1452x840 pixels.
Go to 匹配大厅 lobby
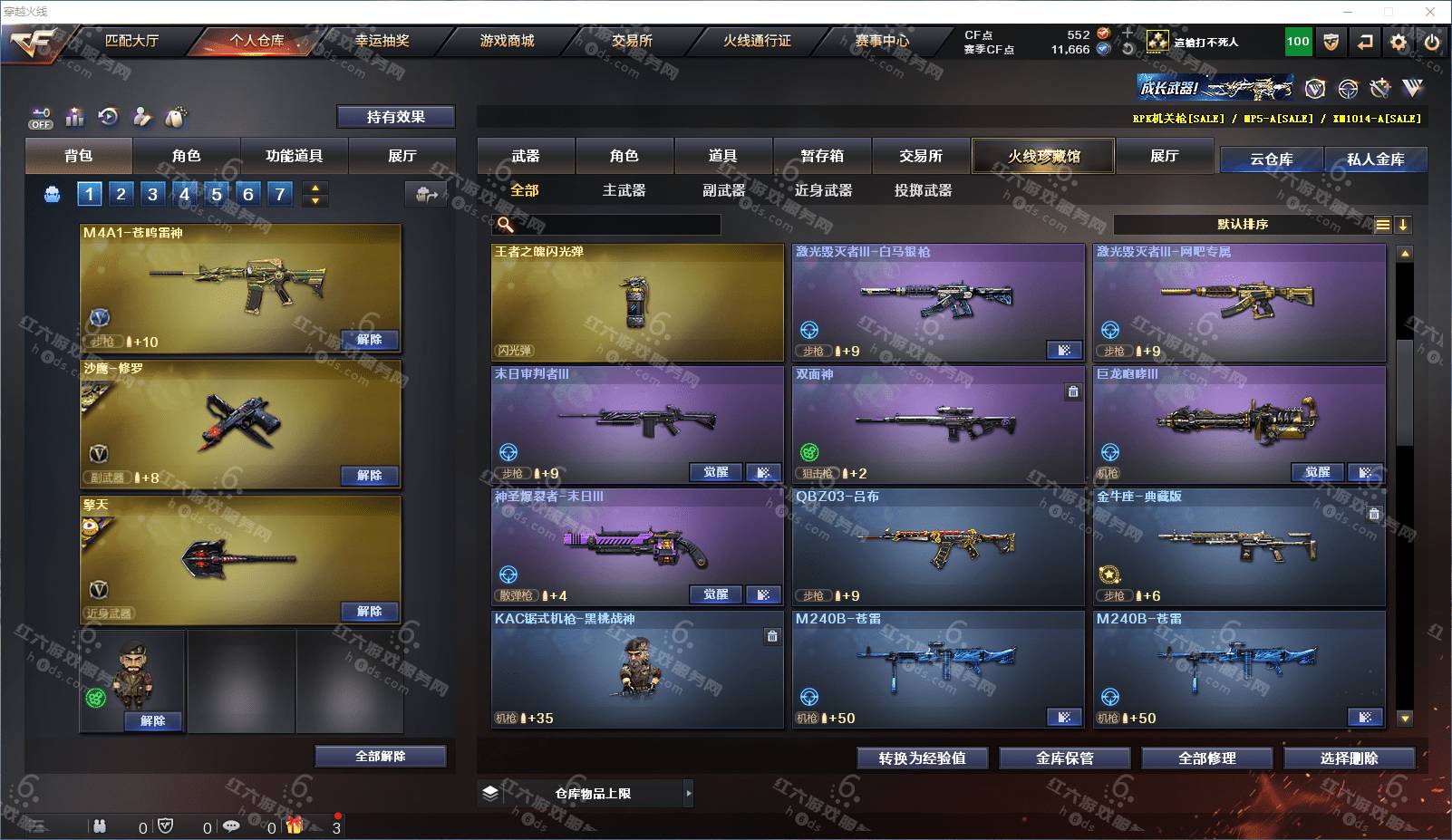tap(131, 41)
